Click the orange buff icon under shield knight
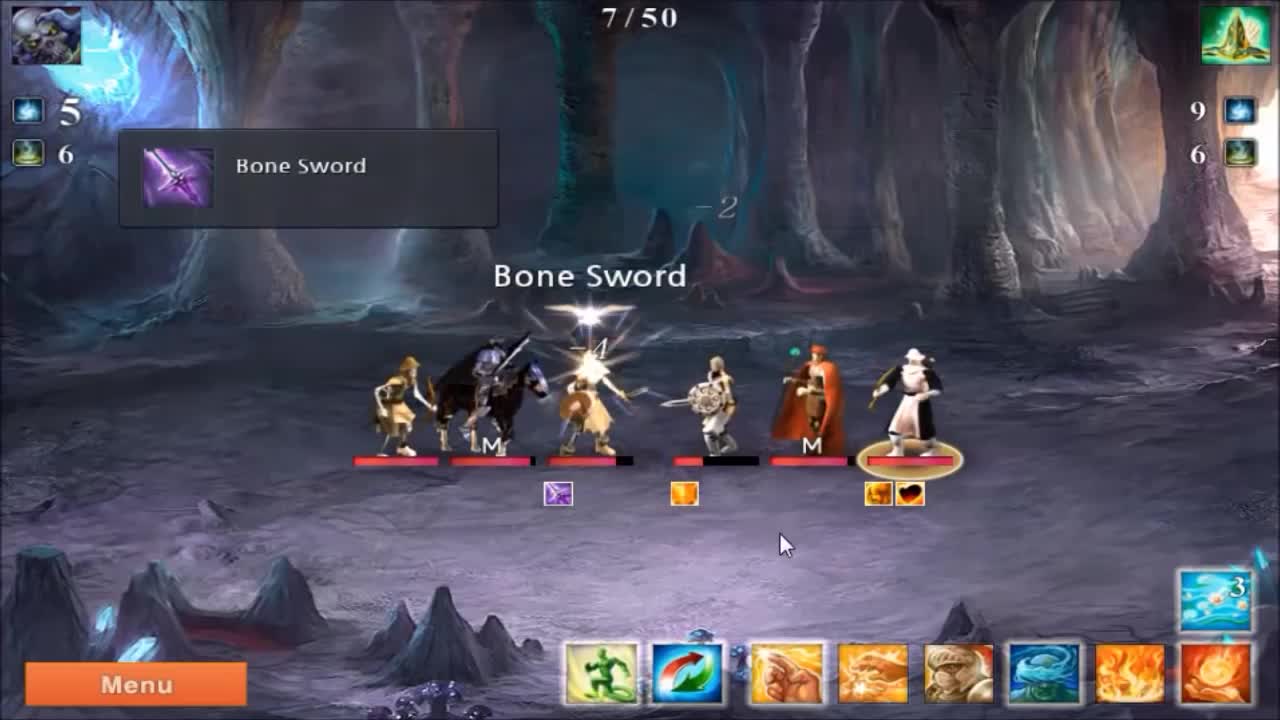 [685, 492]
